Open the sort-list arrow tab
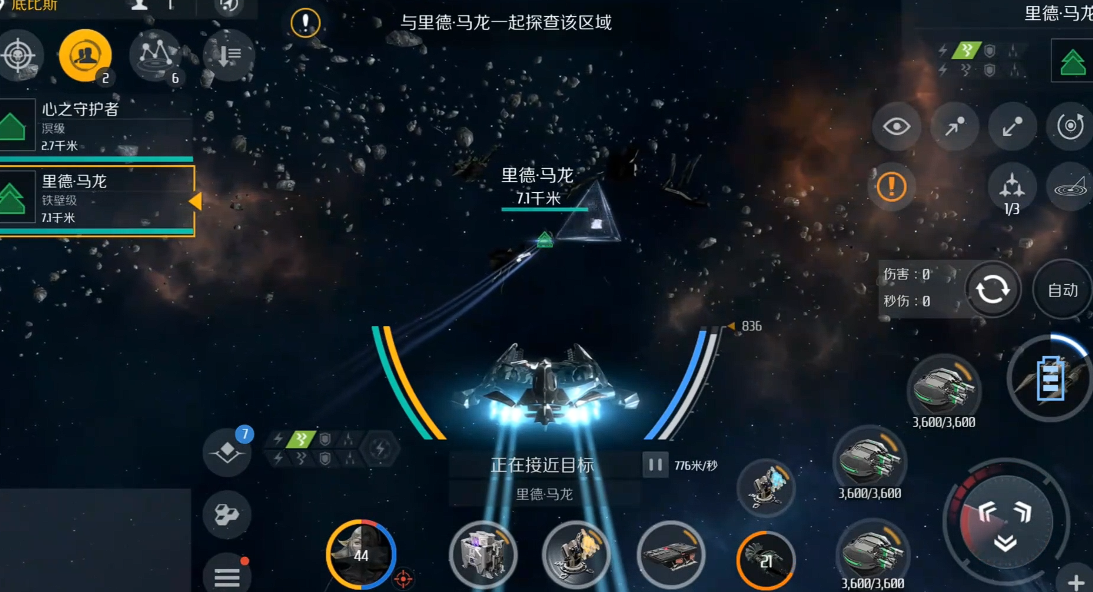Image resolution: width=1093 pixels, height=592 pixels. pos(228,55)
